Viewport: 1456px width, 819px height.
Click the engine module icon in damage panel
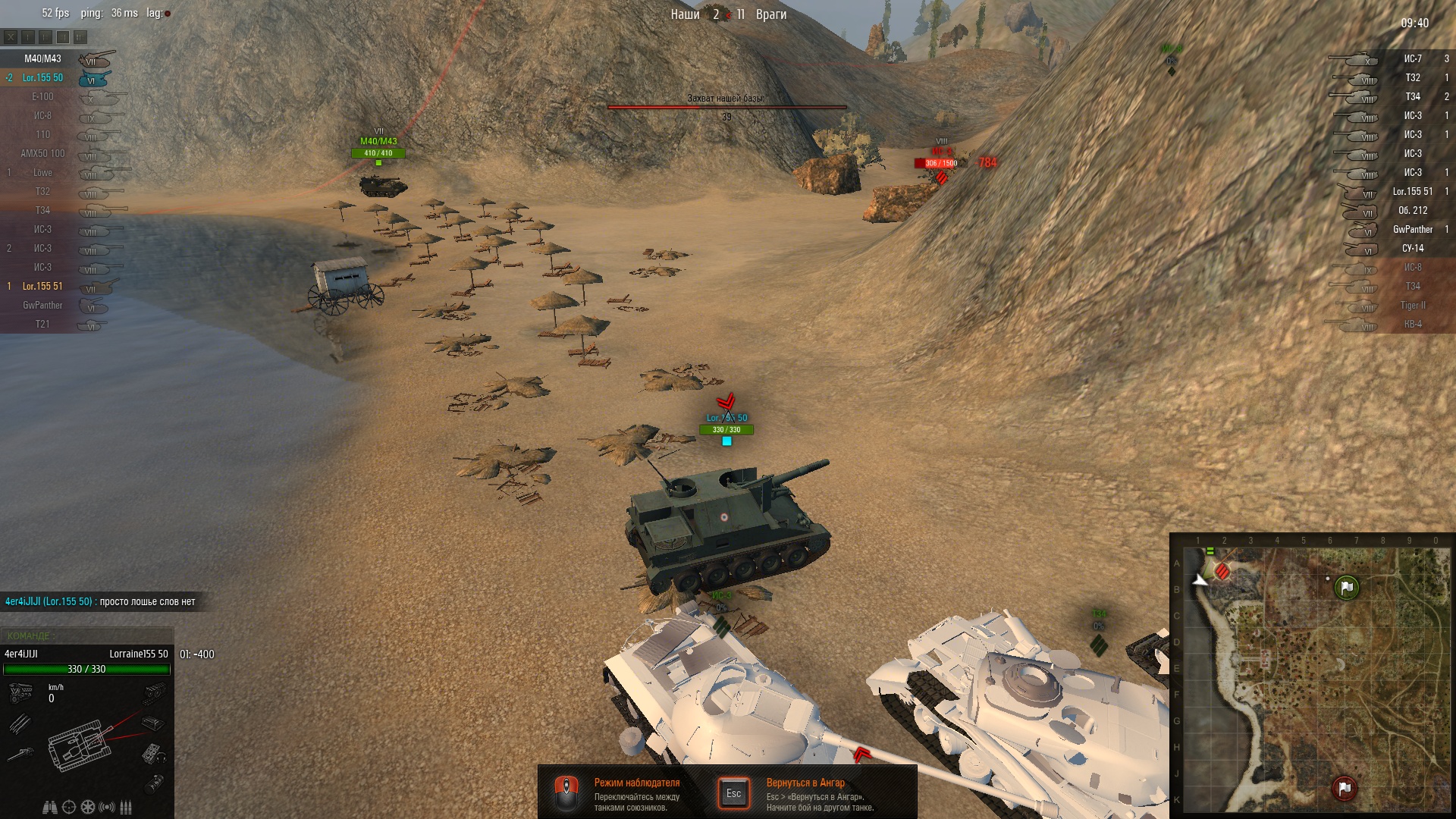[x=20, y=692]
